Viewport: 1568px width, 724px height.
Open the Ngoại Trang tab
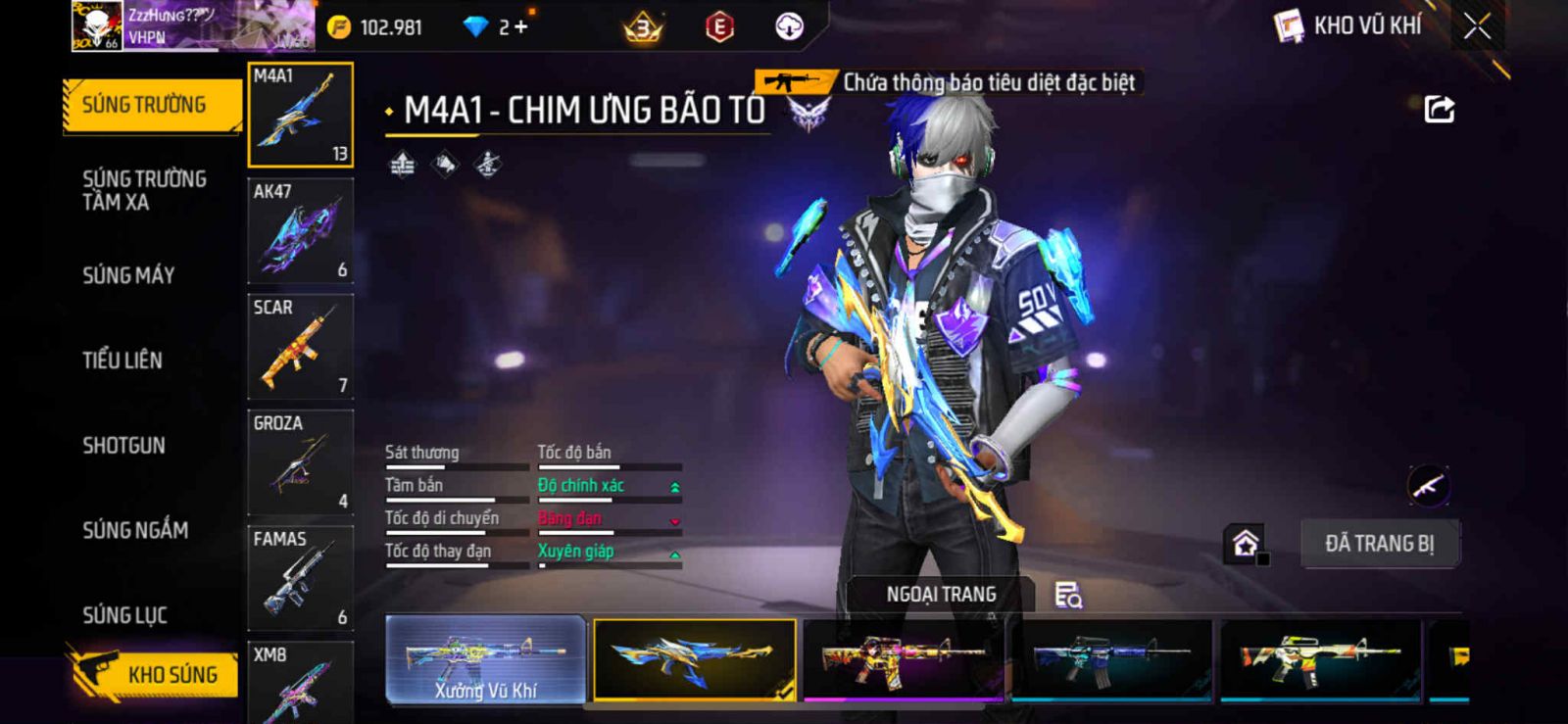(941, 595)
